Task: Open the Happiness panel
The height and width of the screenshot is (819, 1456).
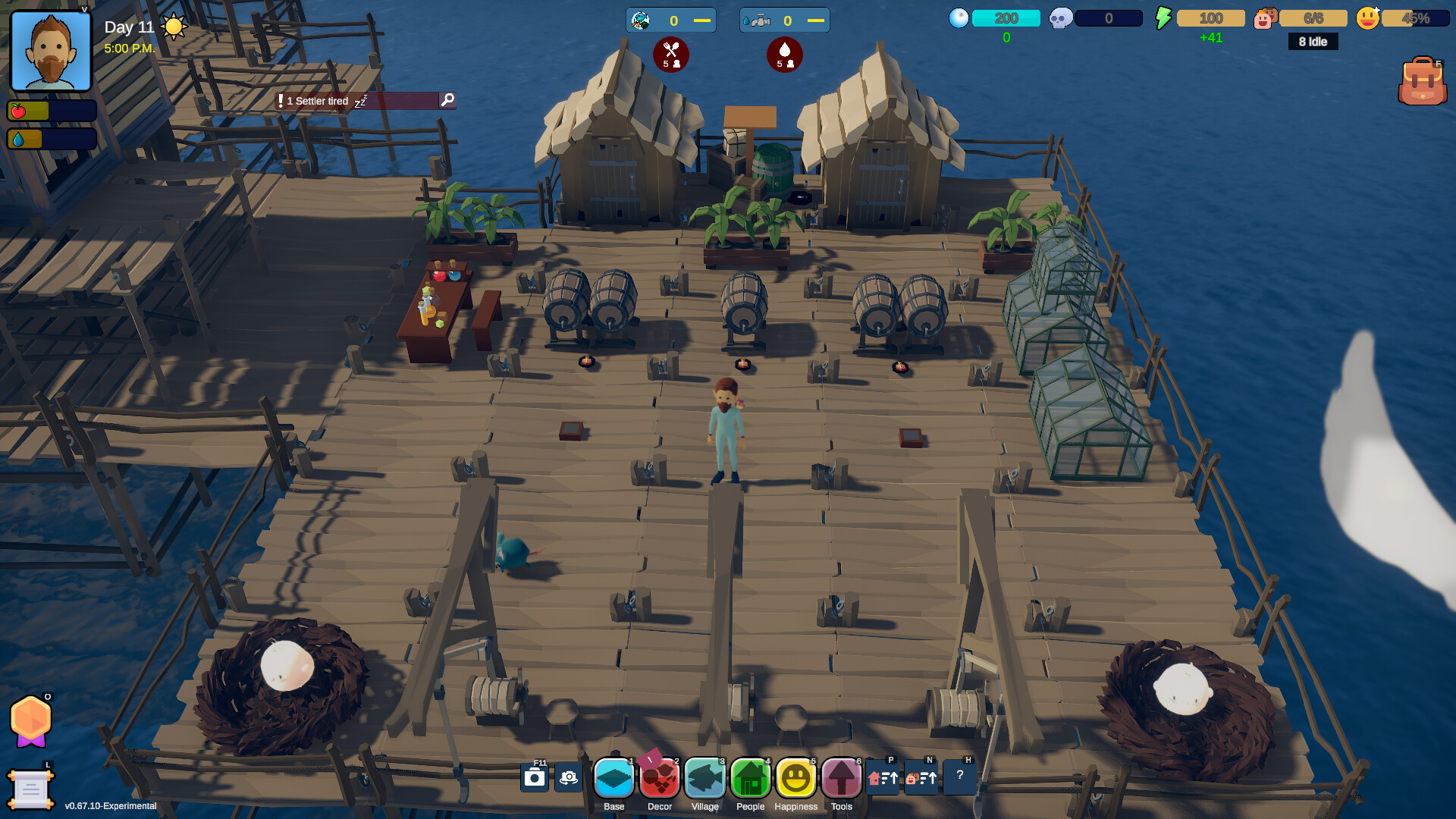Action: click(x=796, y=777)
